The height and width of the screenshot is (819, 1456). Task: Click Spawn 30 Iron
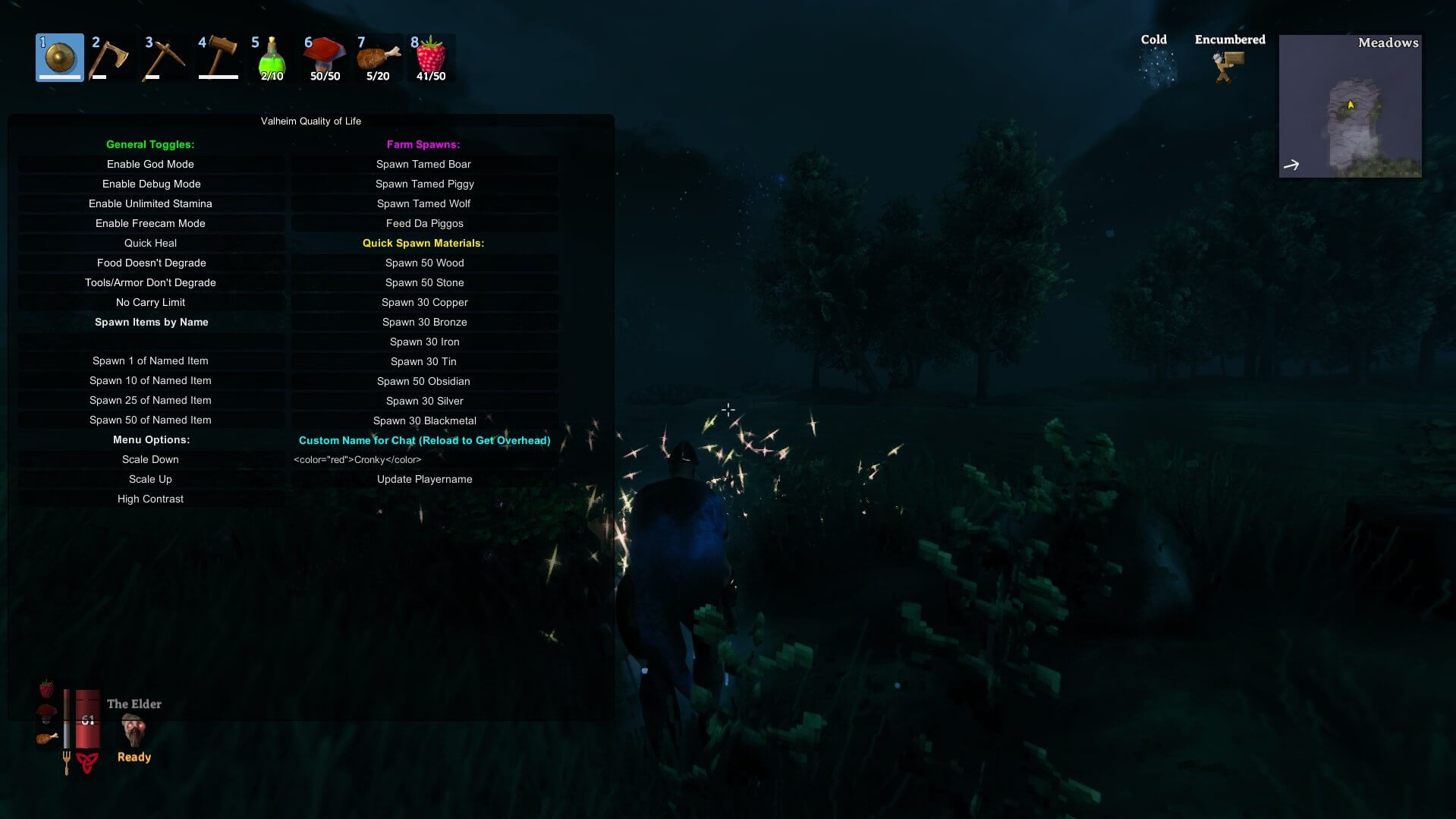(424, 342)
